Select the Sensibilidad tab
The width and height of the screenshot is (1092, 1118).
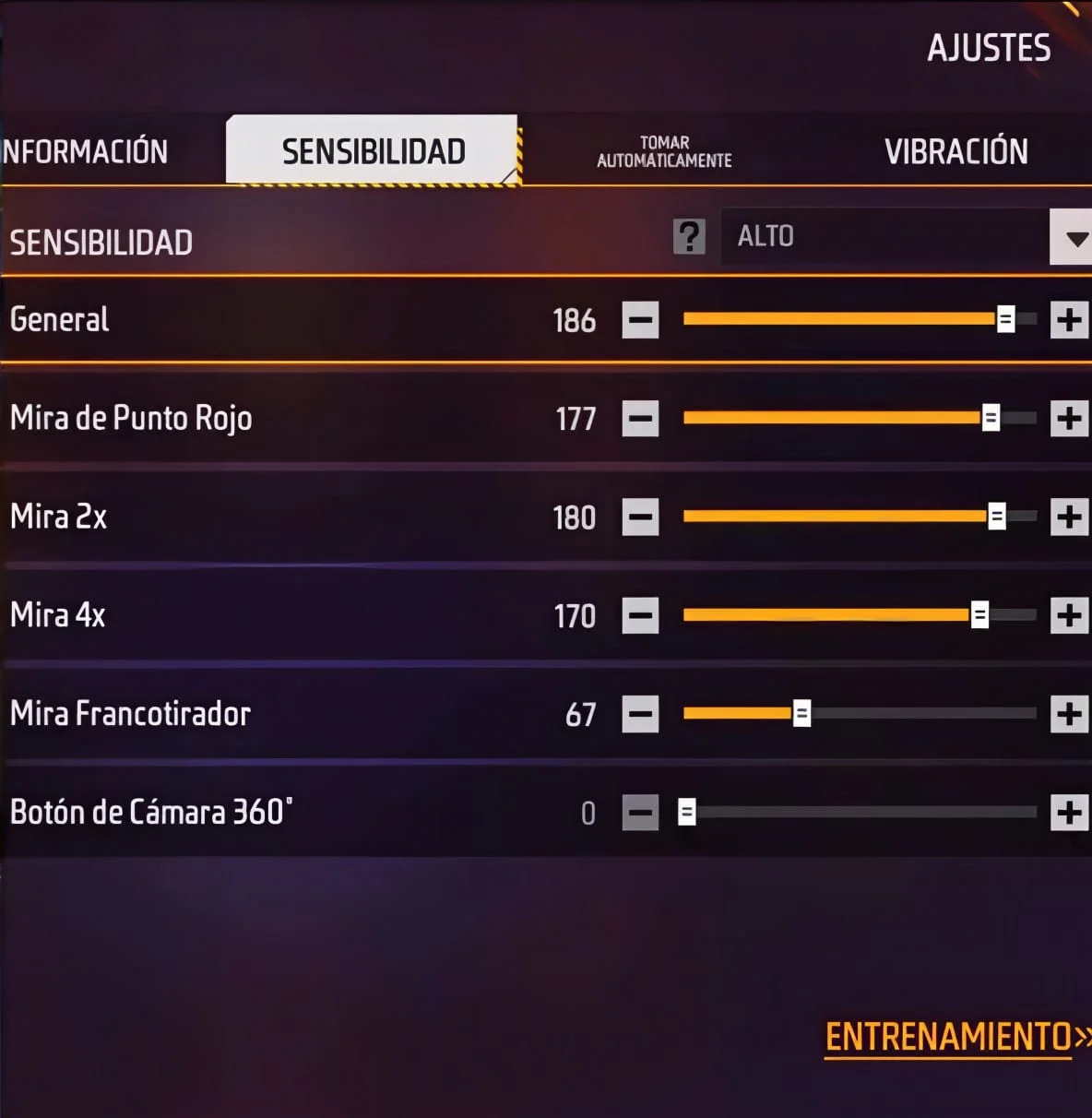(373, 151)
